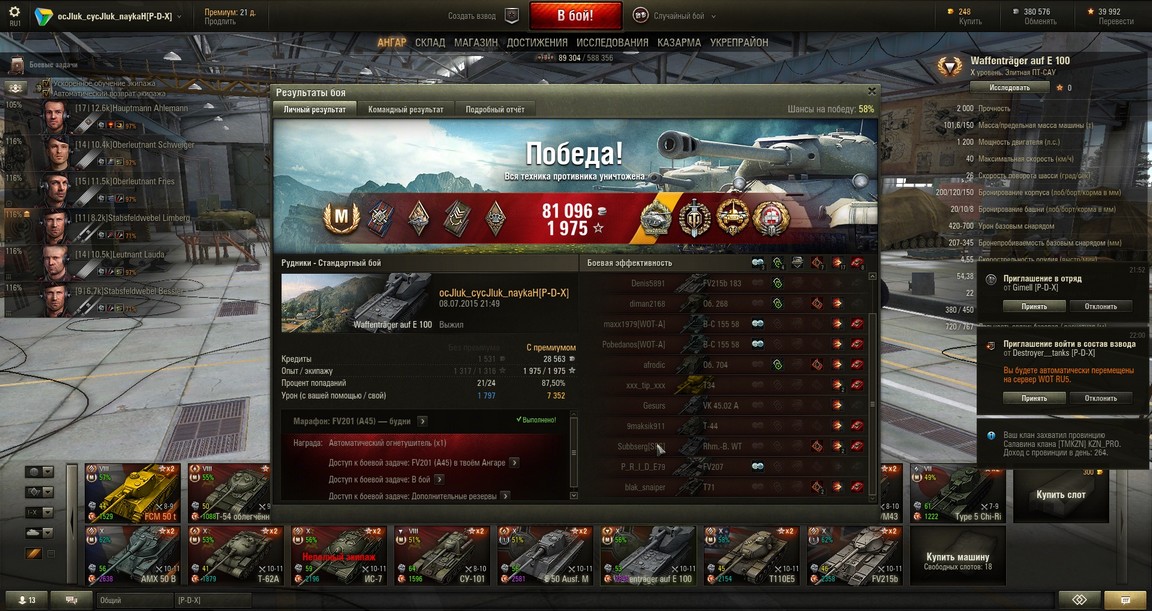Open the 'Укрепрайон' section
The image size is (1152, 611).
[739, 43]
